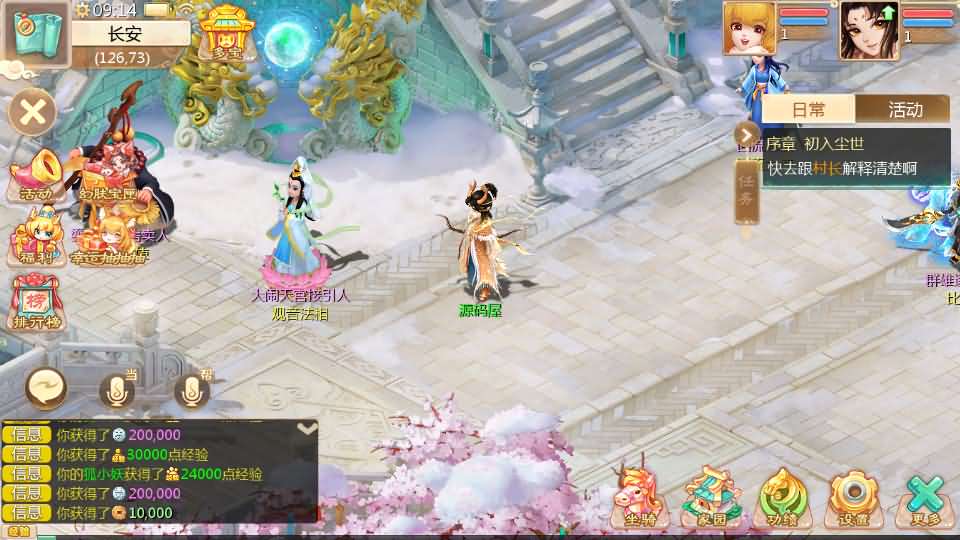960x540 pixels.
Task: Expand the chat log arrow
Action: point(307,428)
